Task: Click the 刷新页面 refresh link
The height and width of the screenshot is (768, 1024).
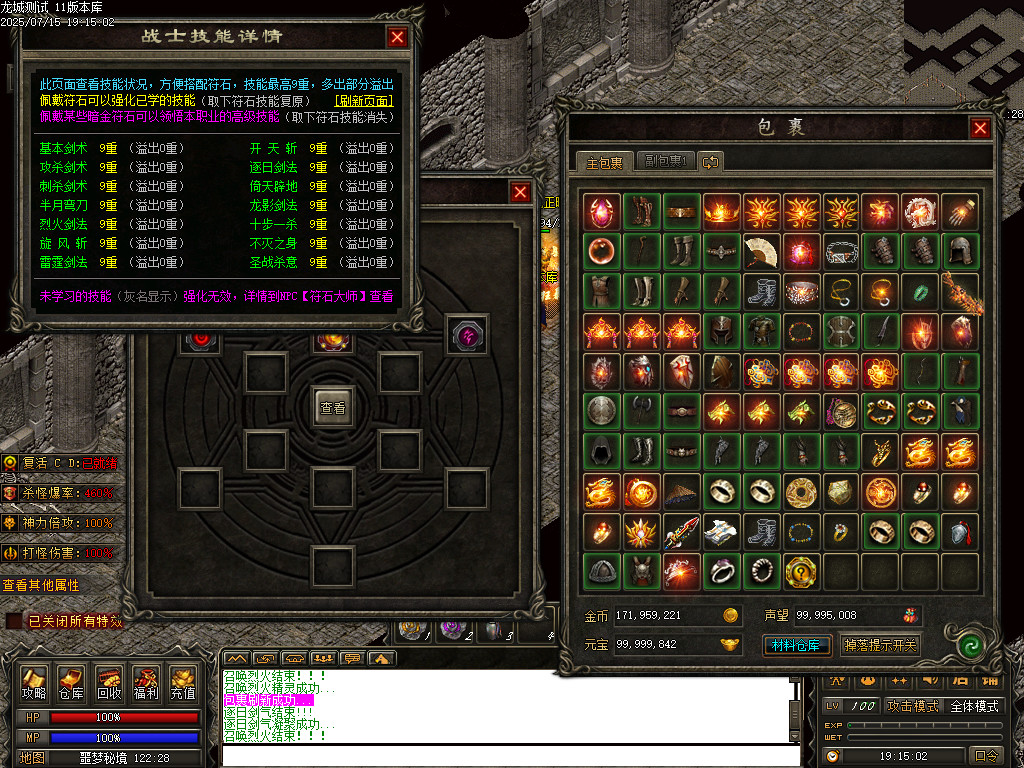Action: tap(363, 101)
